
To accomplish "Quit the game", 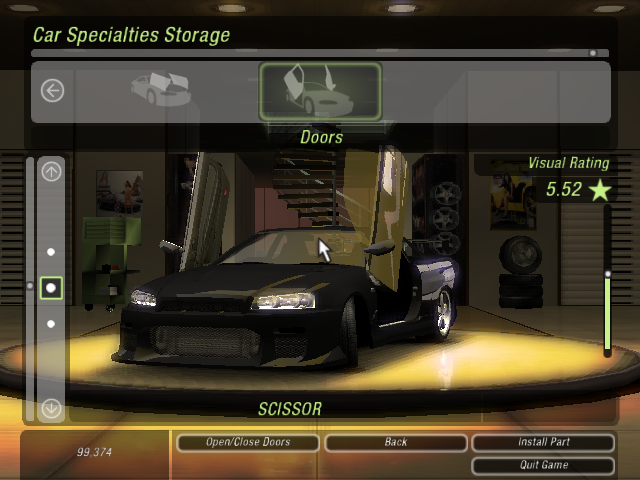I will point(543,465).
